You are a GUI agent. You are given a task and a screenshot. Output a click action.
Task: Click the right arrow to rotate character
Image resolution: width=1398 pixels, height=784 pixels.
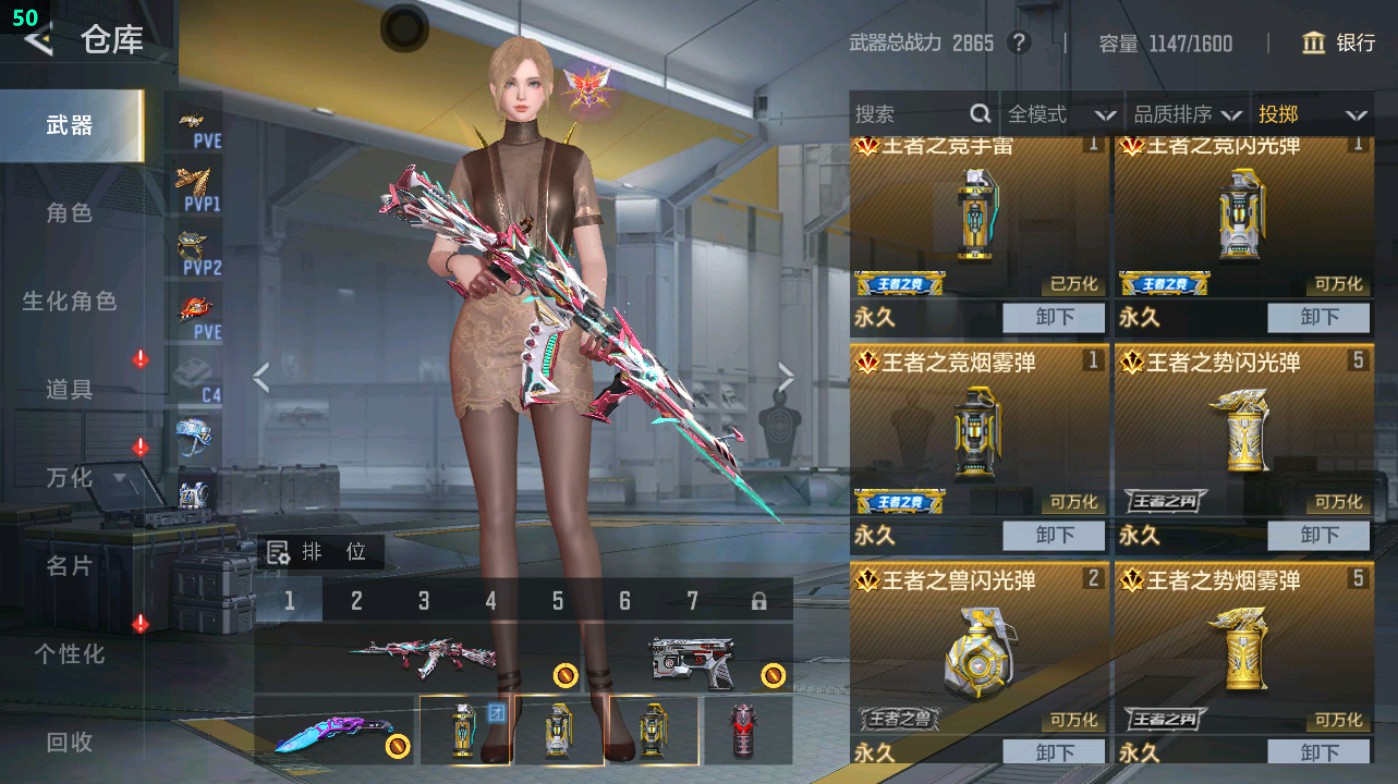tap(786, 377)
